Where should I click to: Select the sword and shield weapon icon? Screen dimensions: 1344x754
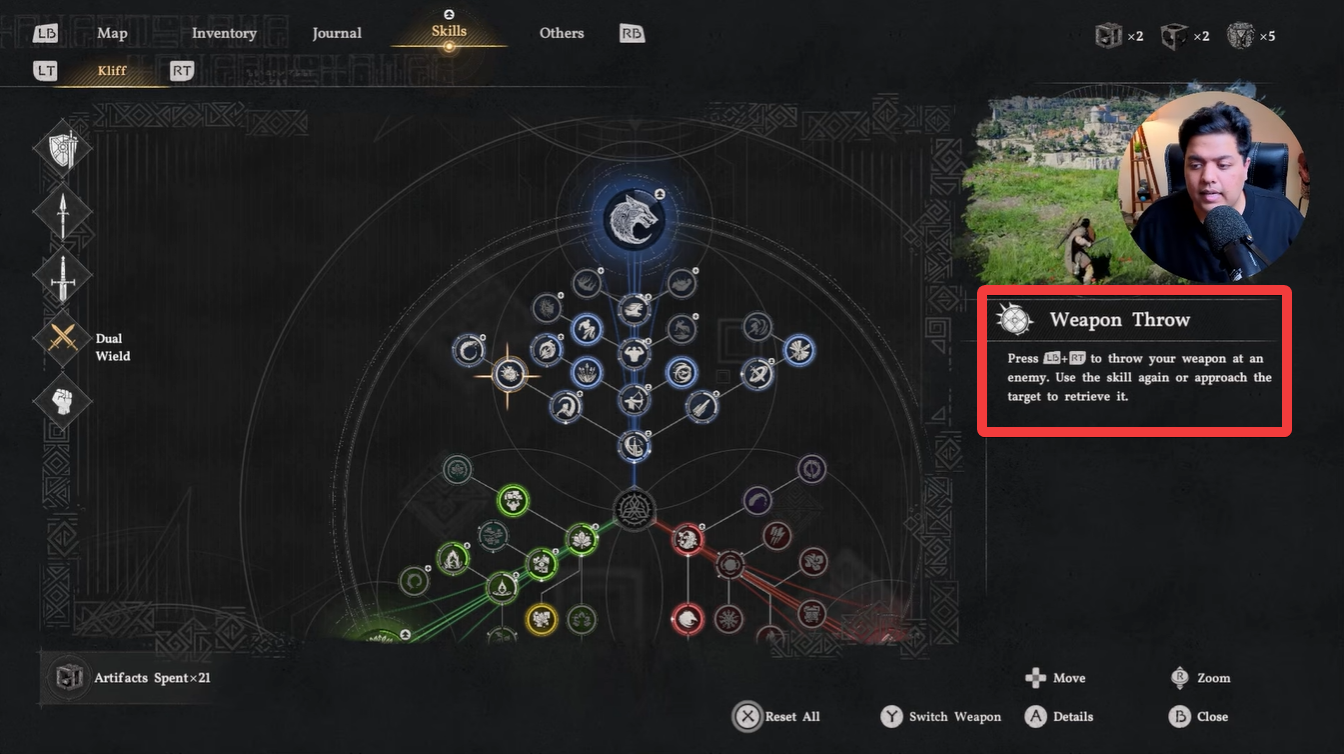[x=63, y=147]
